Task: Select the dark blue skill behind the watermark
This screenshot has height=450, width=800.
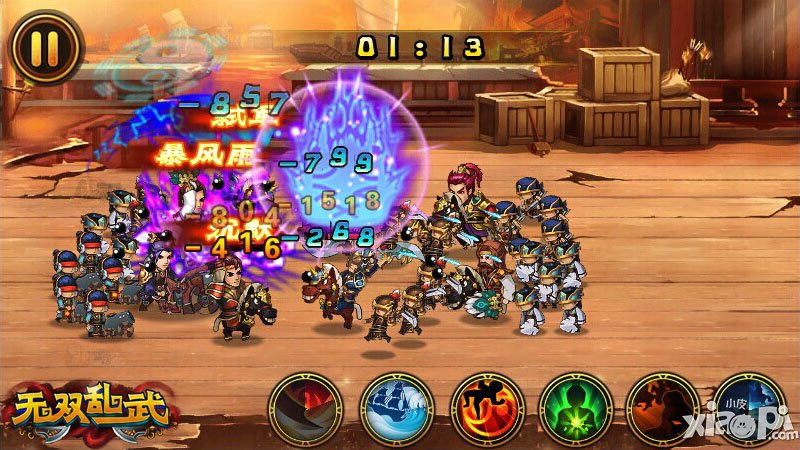Action: (748, 408)
